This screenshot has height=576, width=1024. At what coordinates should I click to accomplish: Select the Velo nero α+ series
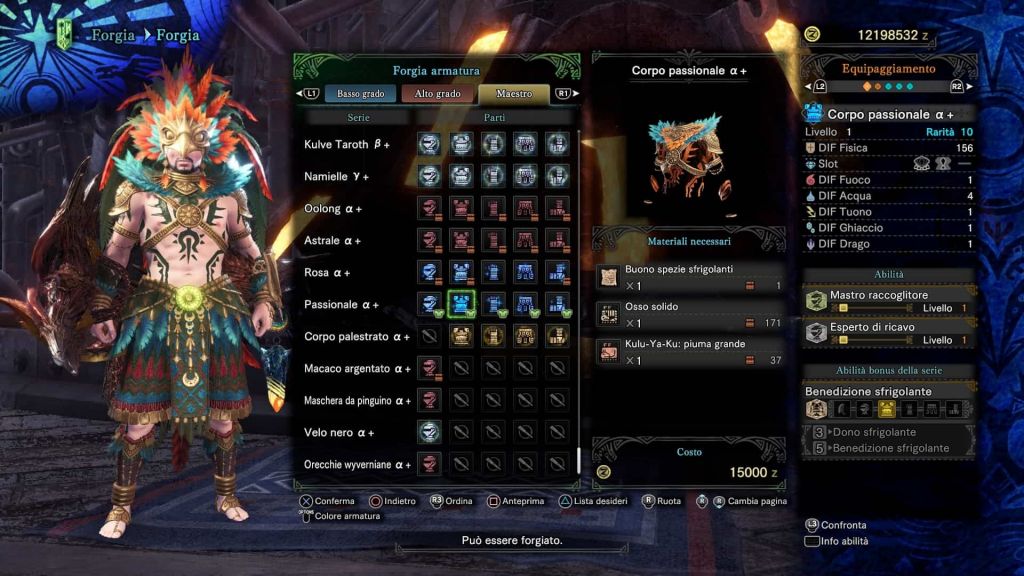339,433
